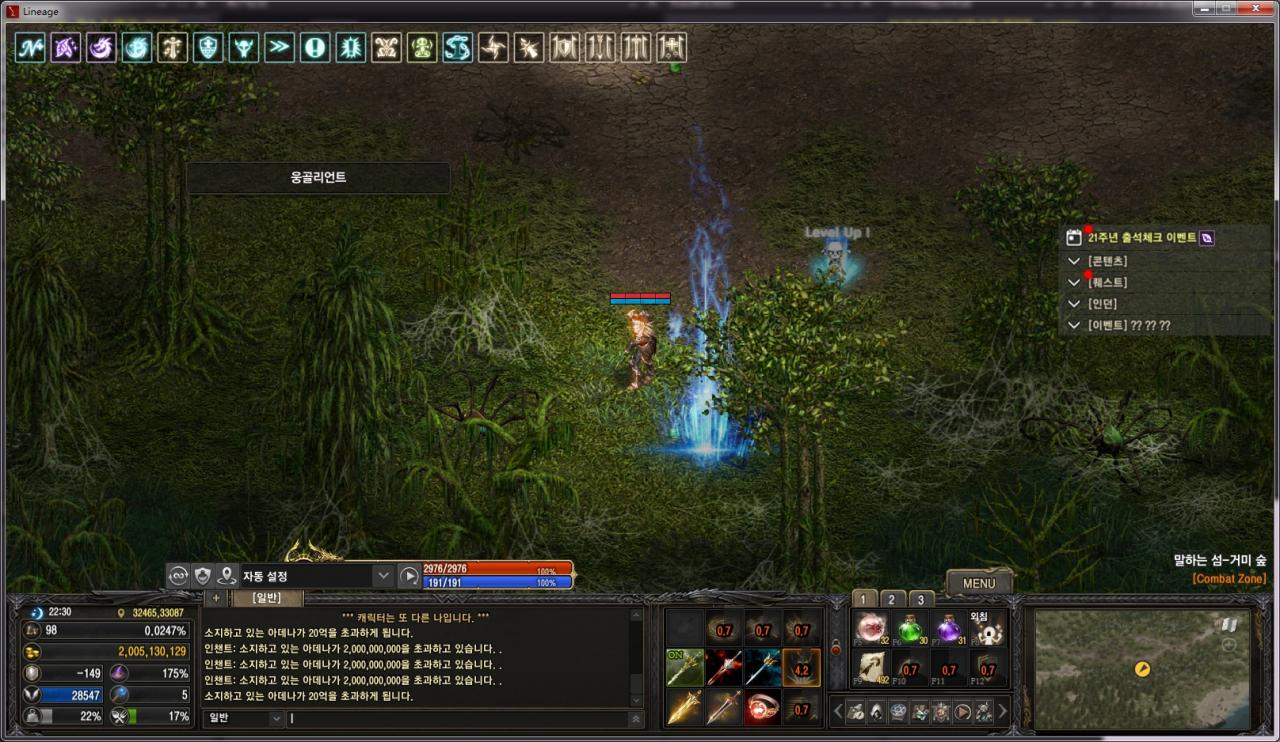Click the minimap terrain view
Image resolution: width=1280 pixels, height=742 pixels.
point(1141,668)
